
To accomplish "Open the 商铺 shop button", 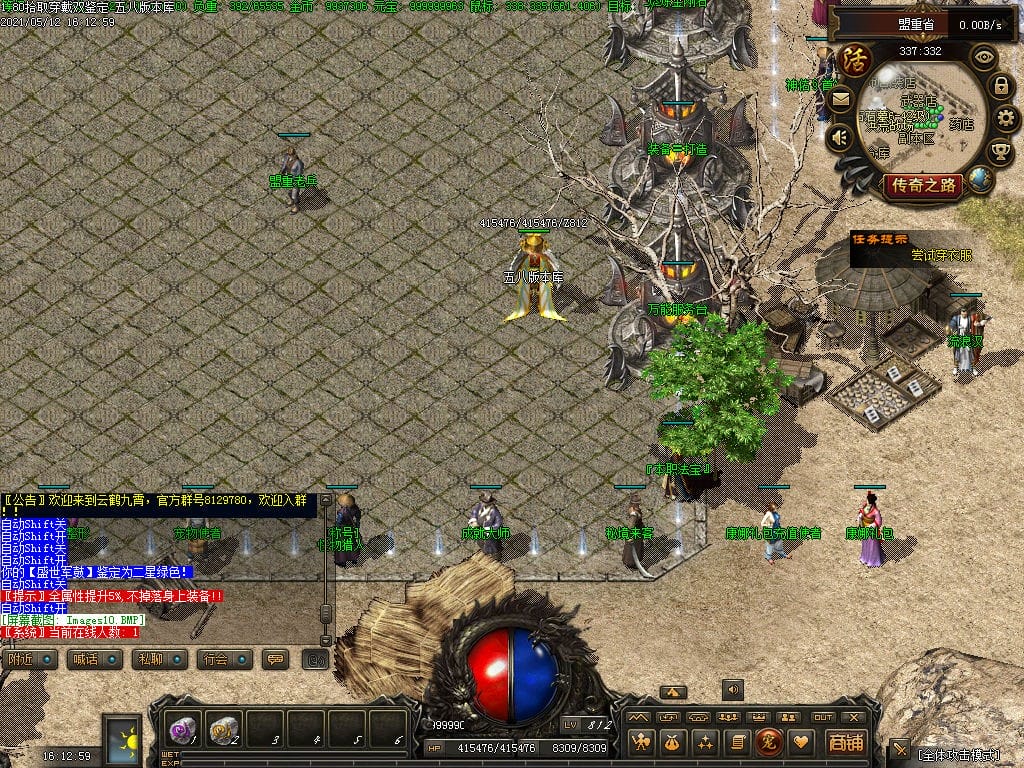I will coord(845,742).
